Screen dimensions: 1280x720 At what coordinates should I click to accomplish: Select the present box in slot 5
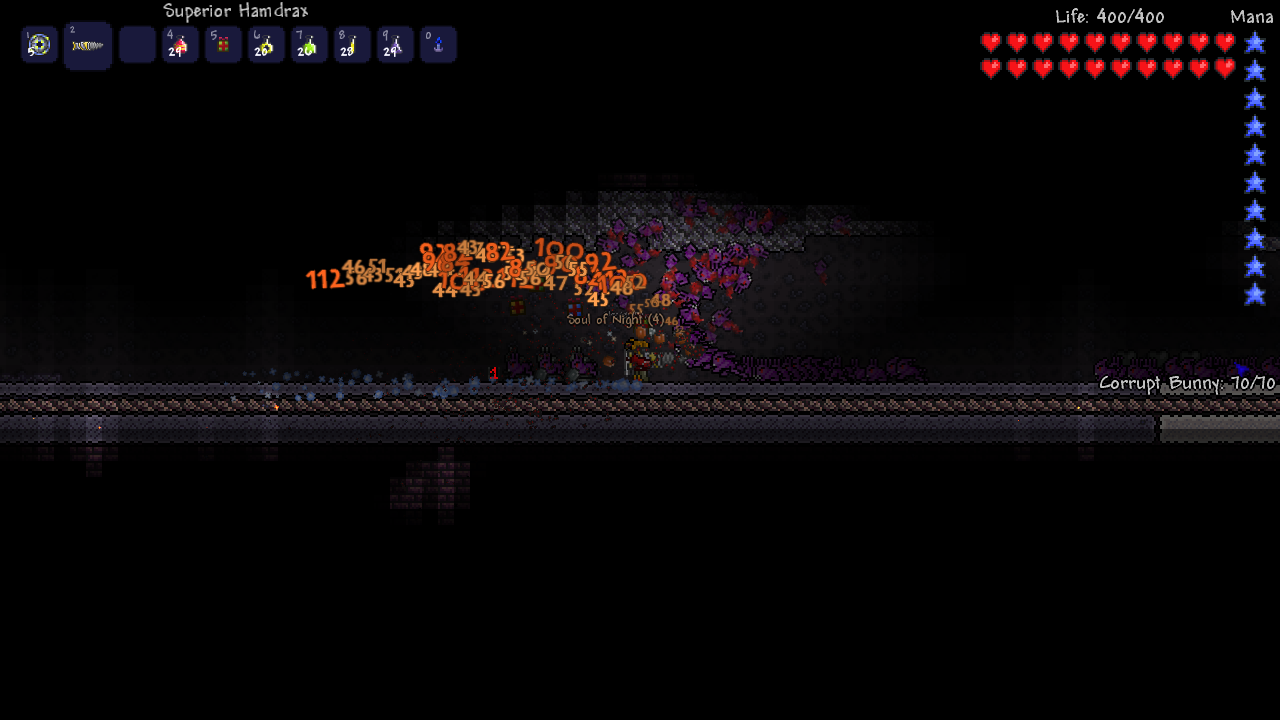223,45
